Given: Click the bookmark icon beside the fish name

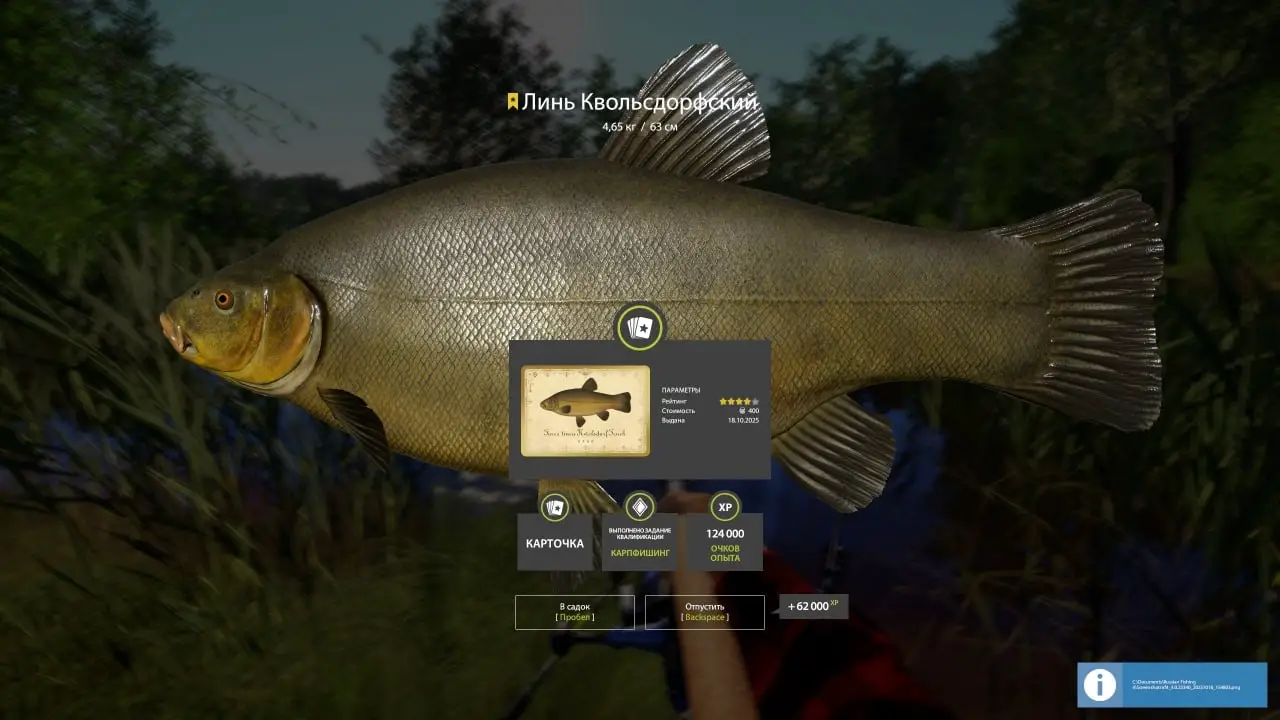Looking at the screenshot, I should 512,102.
